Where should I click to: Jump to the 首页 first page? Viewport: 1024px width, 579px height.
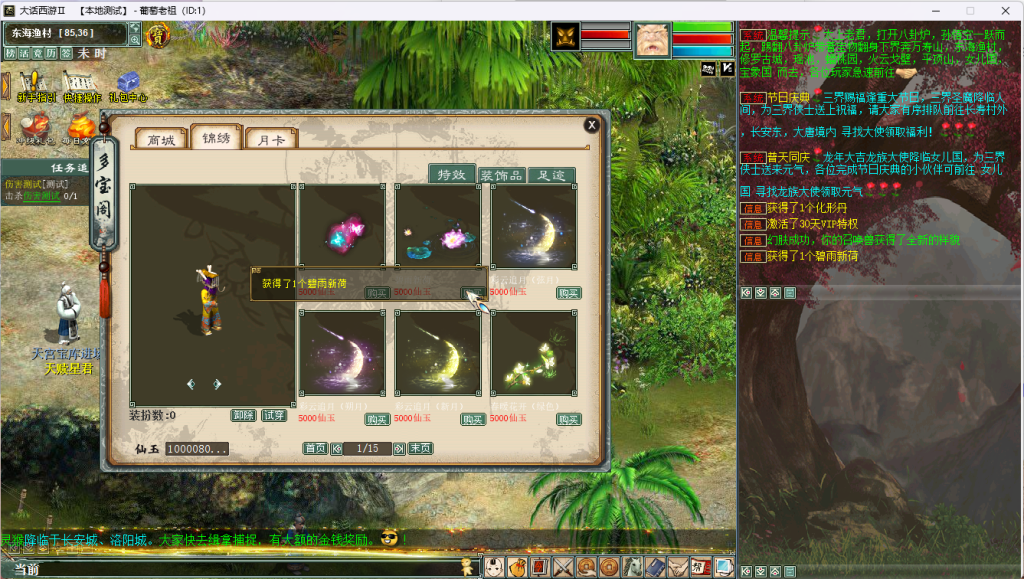pos(315,449)
